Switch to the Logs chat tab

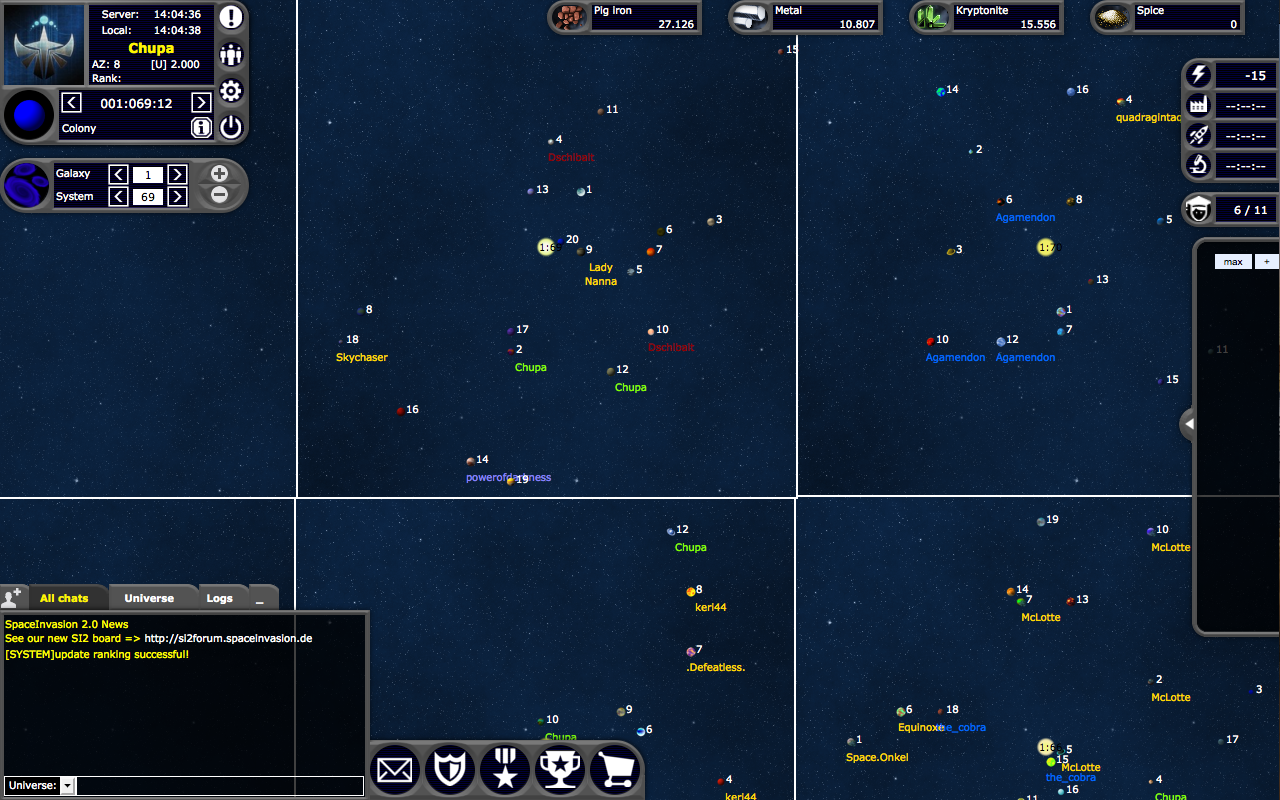click(x=219, y=598)
